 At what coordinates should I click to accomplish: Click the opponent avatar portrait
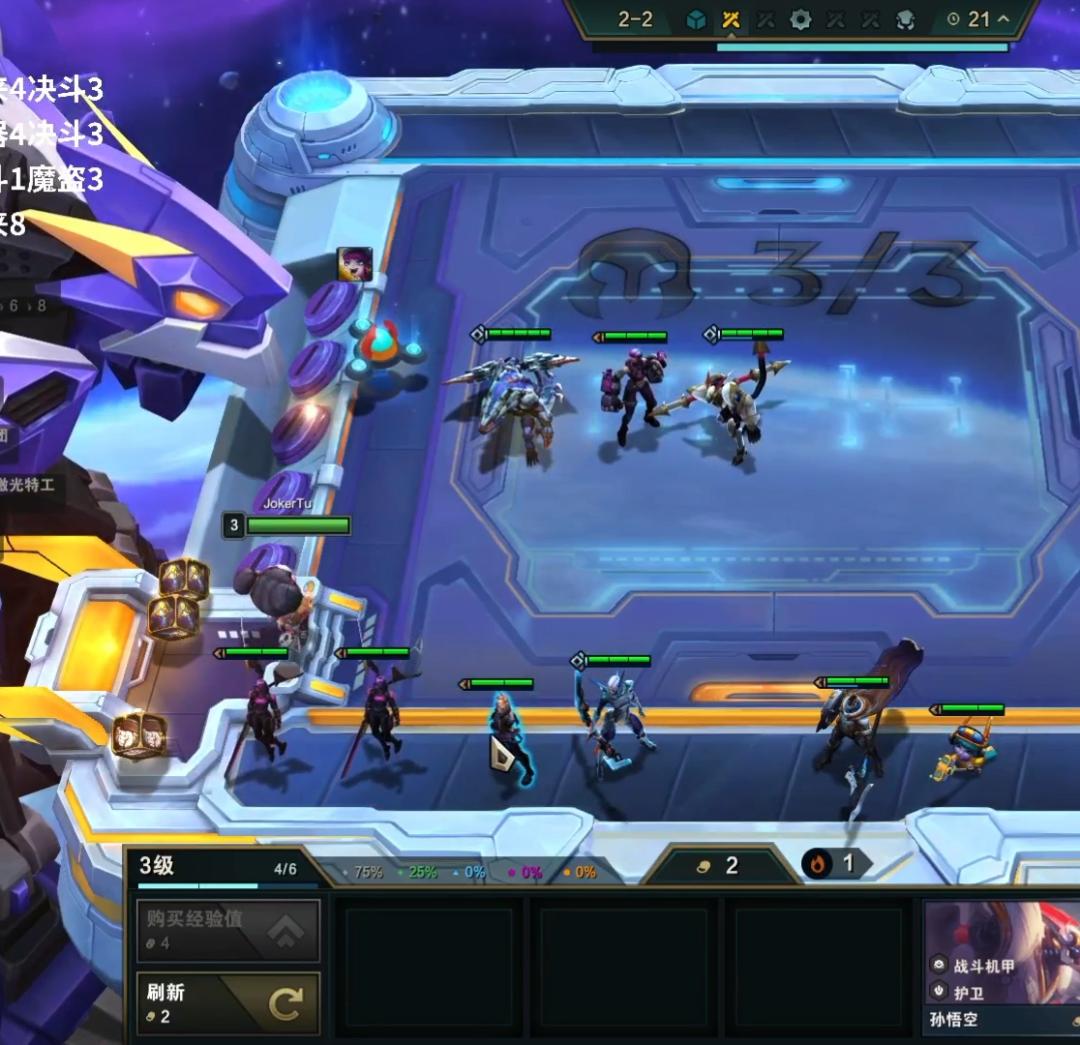pos(355,264)
